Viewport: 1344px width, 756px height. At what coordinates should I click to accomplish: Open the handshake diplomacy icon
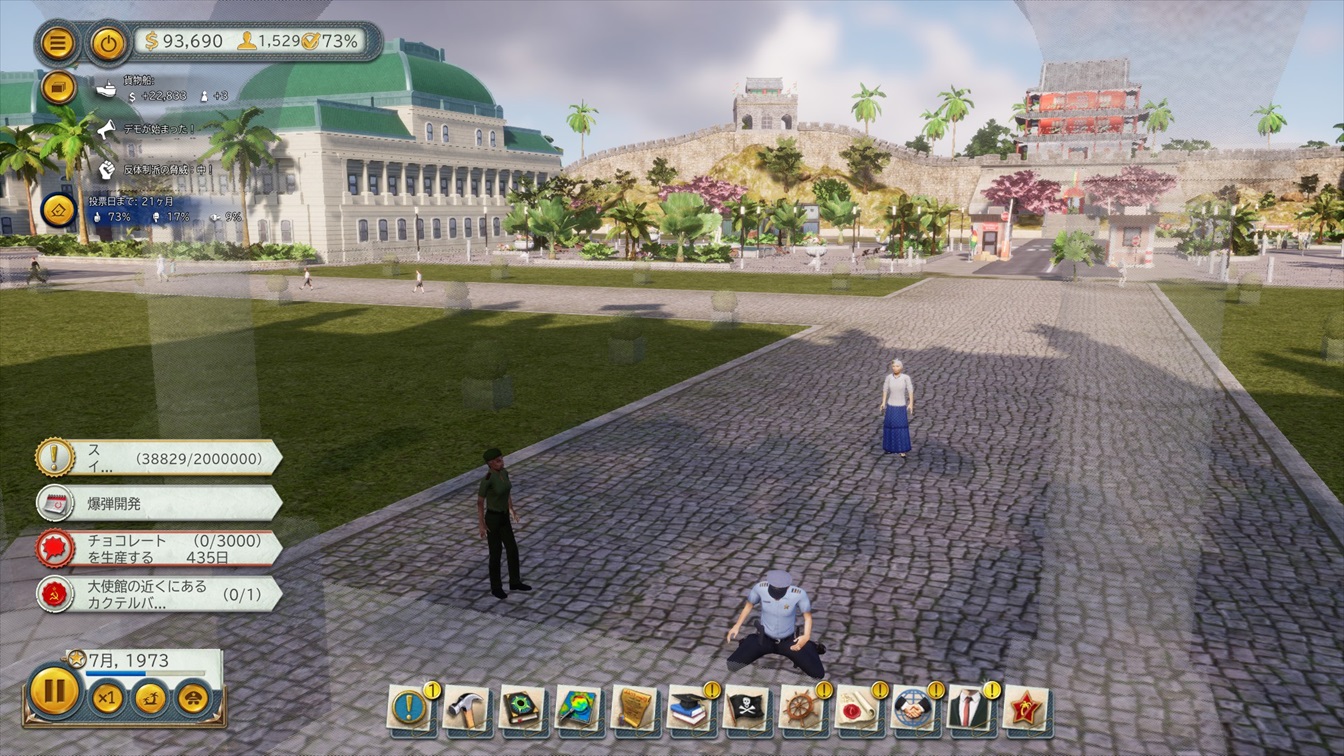[x=913, y=708]
